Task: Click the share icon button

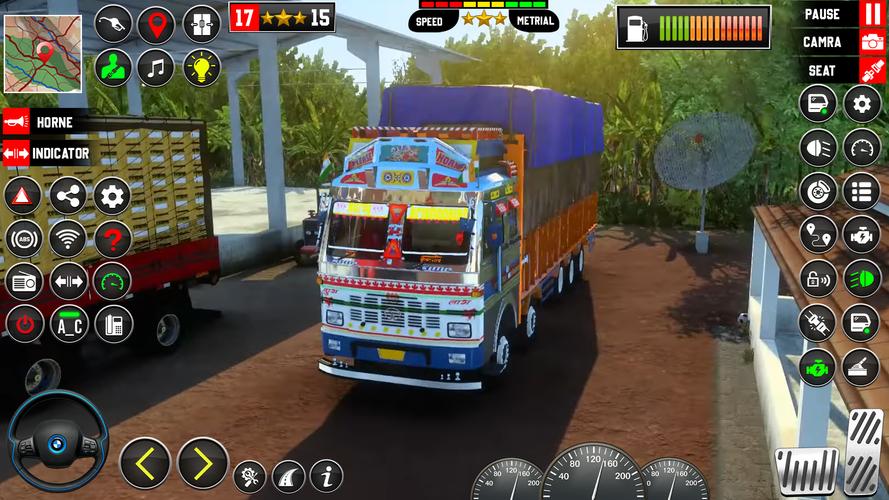Action: pyautogui.click(x=68, y=196)
